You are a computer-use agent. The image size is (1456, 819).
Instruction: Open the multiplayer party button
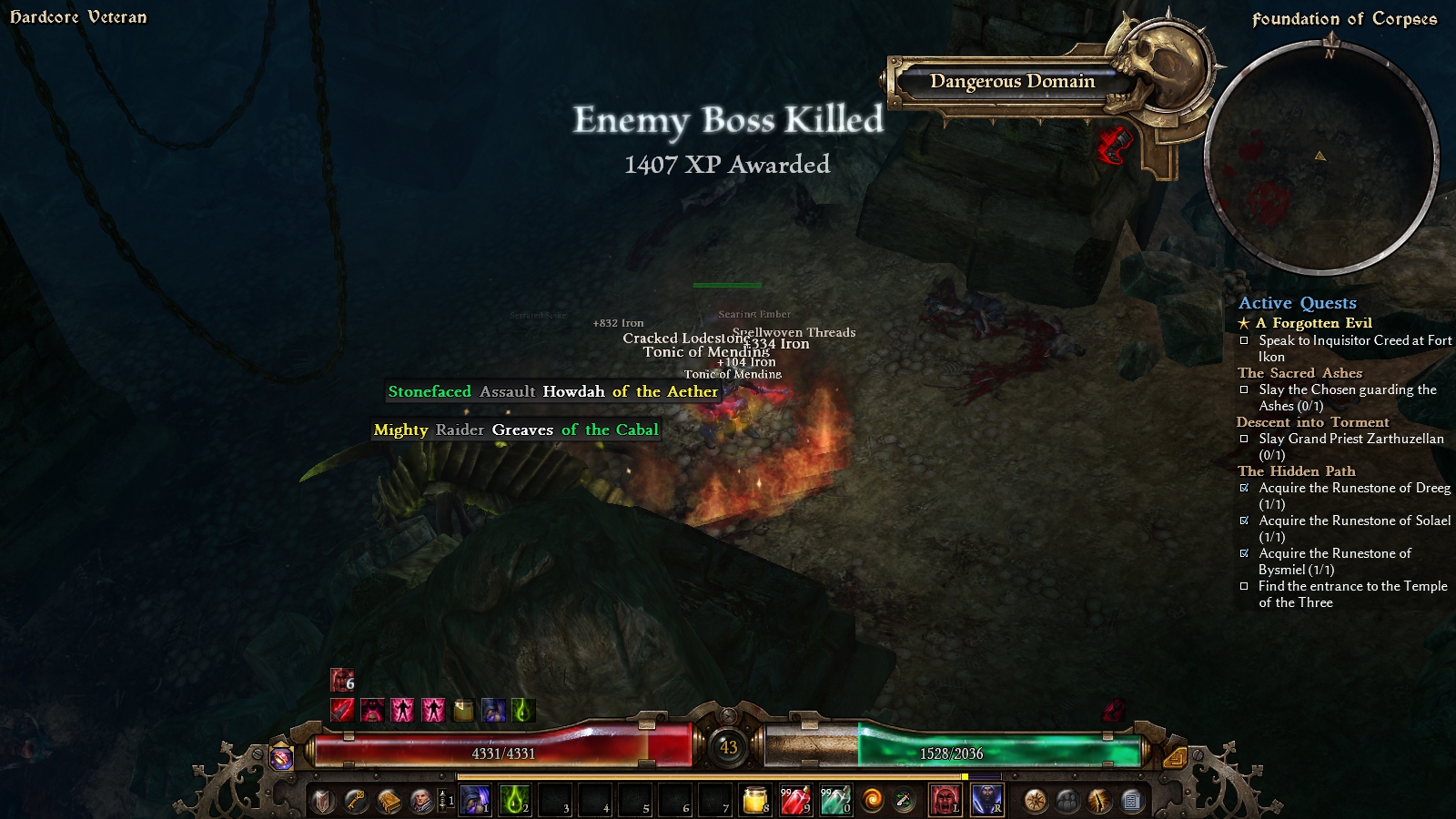(1067, 801)
